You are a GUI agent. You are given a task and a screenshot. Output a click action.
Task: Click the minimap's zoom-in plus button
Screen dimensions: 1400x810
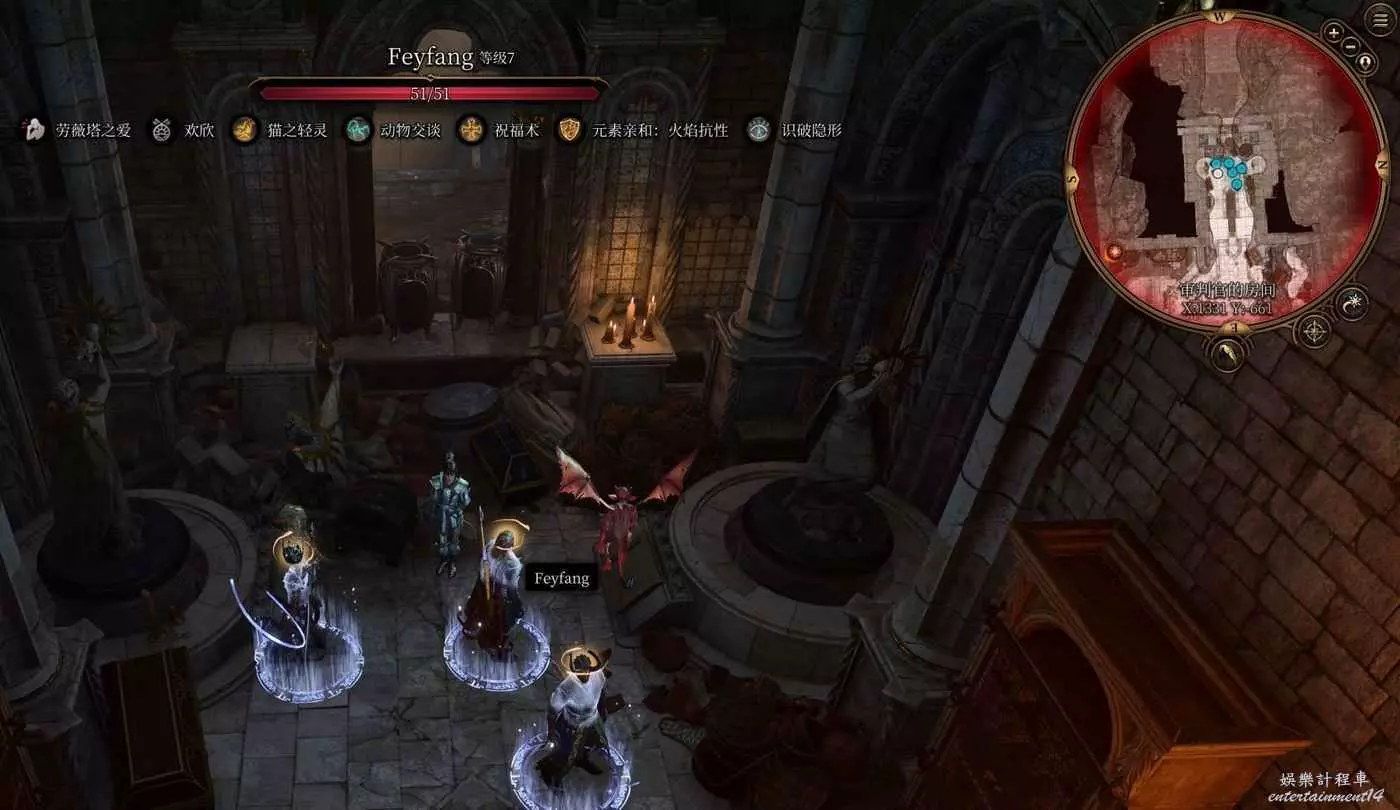click(1333, 32)
